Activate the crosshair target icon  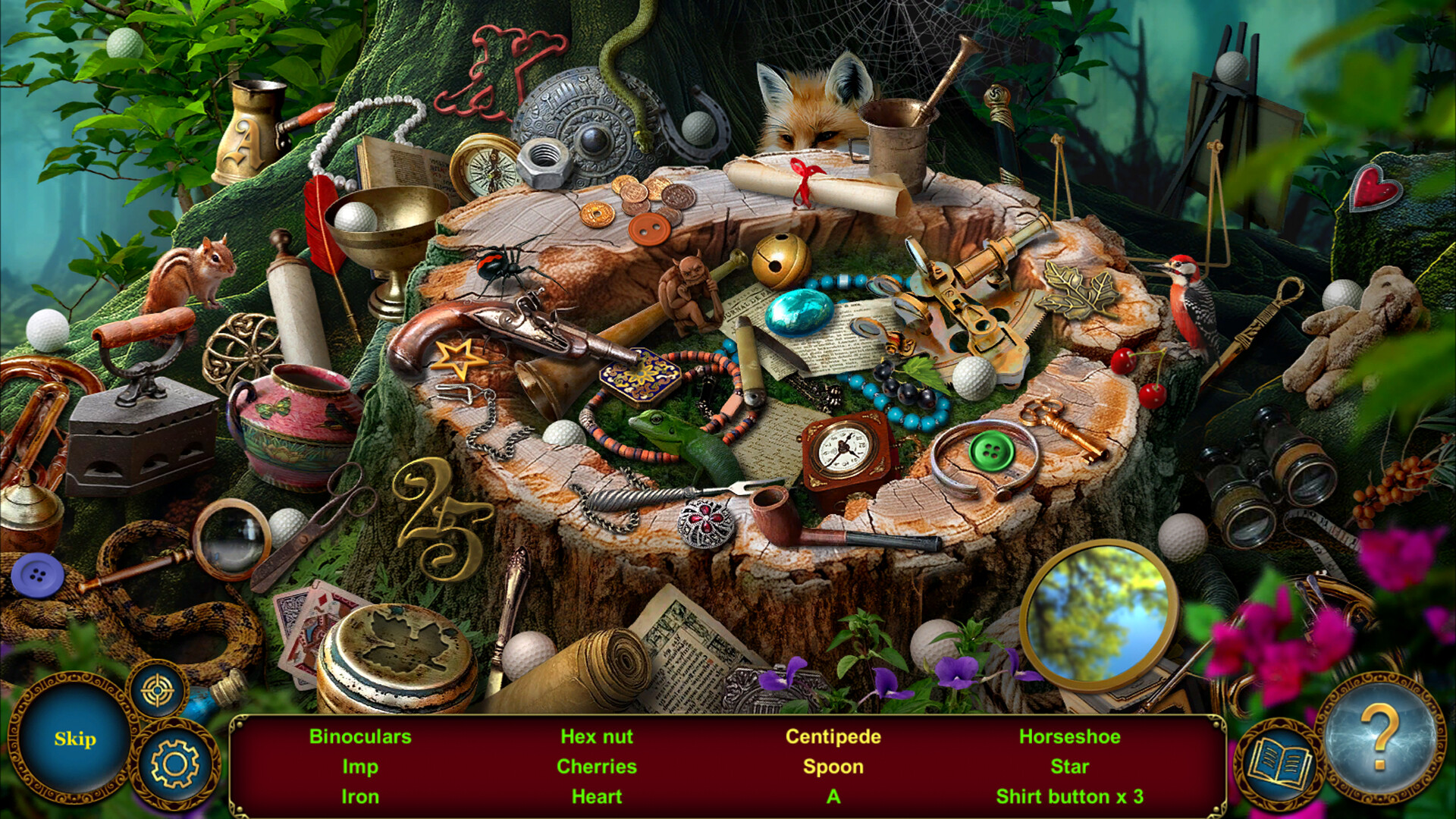(x=158, y=691)
